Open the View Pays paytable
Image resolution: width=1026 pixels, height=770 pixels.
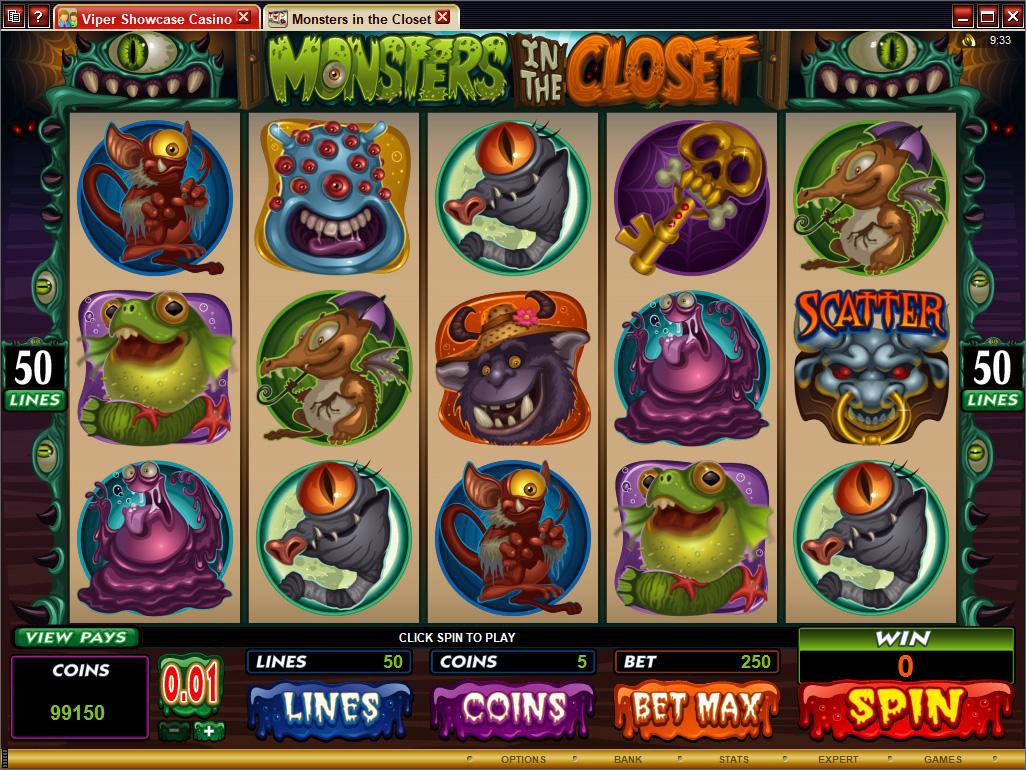pos(76,637)
